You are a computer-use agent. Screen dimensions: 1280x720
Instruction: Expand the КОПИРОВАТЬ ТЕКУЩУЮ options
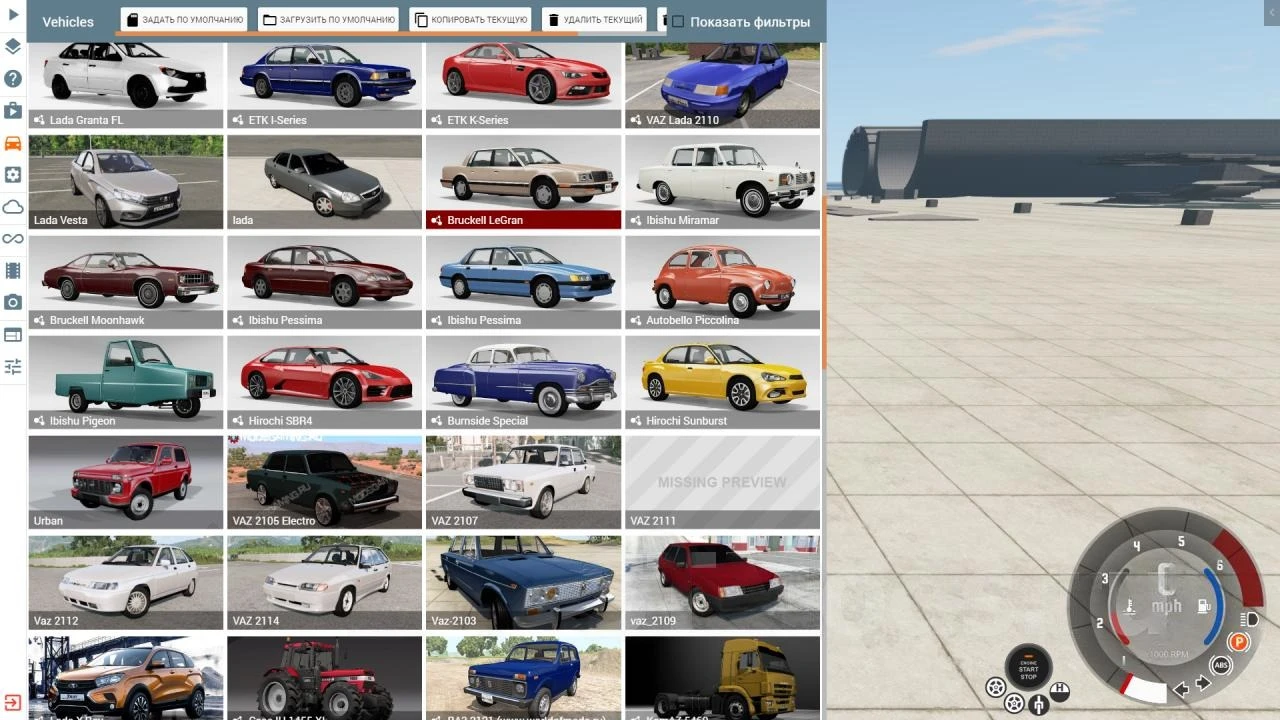point(469,19)
